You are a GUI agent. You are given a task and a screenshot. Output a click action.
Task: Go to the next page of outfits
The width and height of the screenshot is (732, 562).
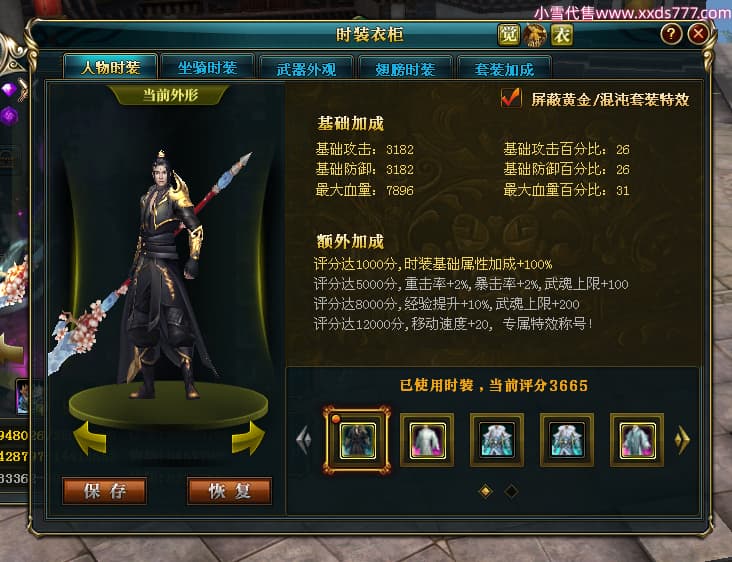click(x=684, y=440)
